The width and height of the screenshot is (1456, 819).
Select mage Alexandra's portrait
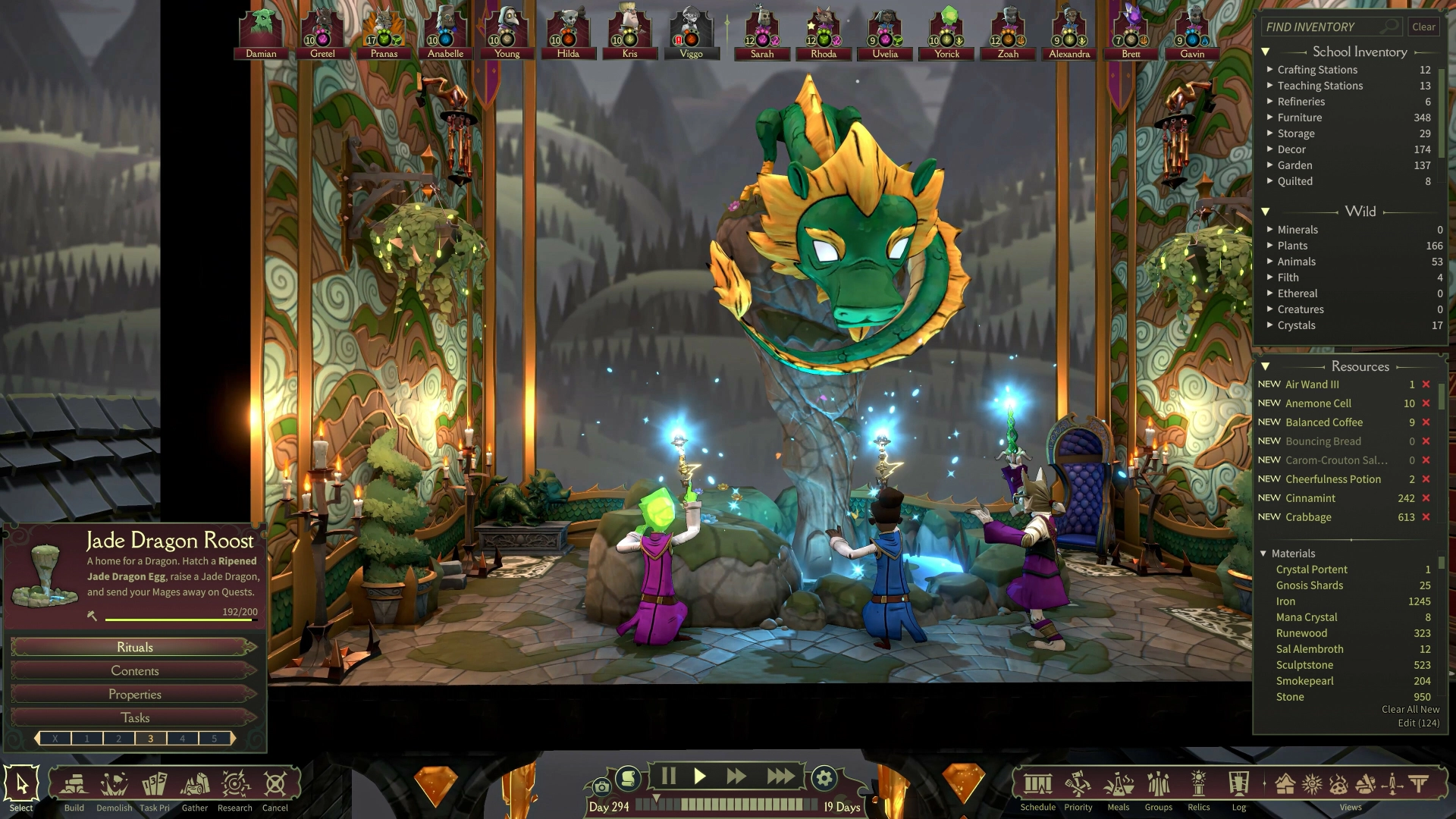coord(1069,30)
